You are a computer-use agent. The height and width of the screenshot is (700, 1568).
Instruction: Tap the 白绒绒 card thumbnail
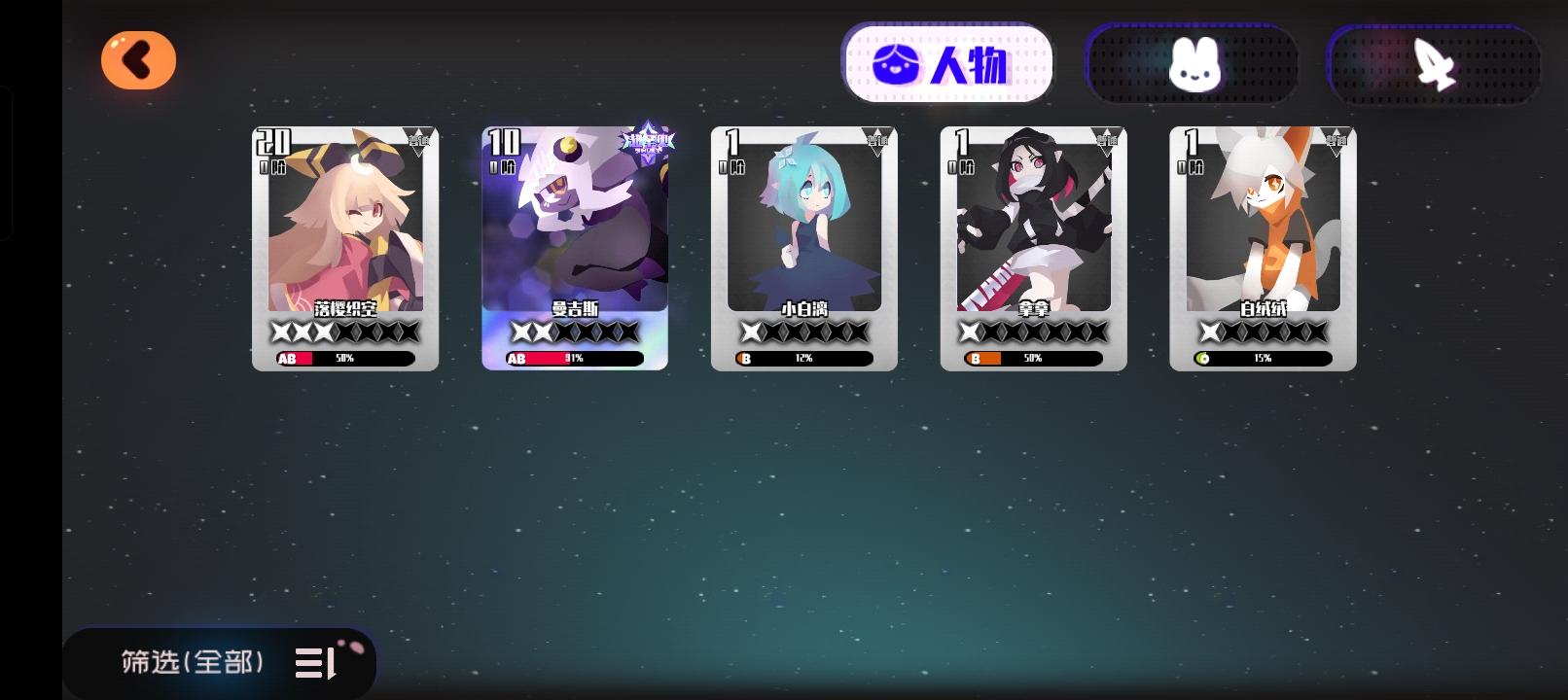(1262, 243)
